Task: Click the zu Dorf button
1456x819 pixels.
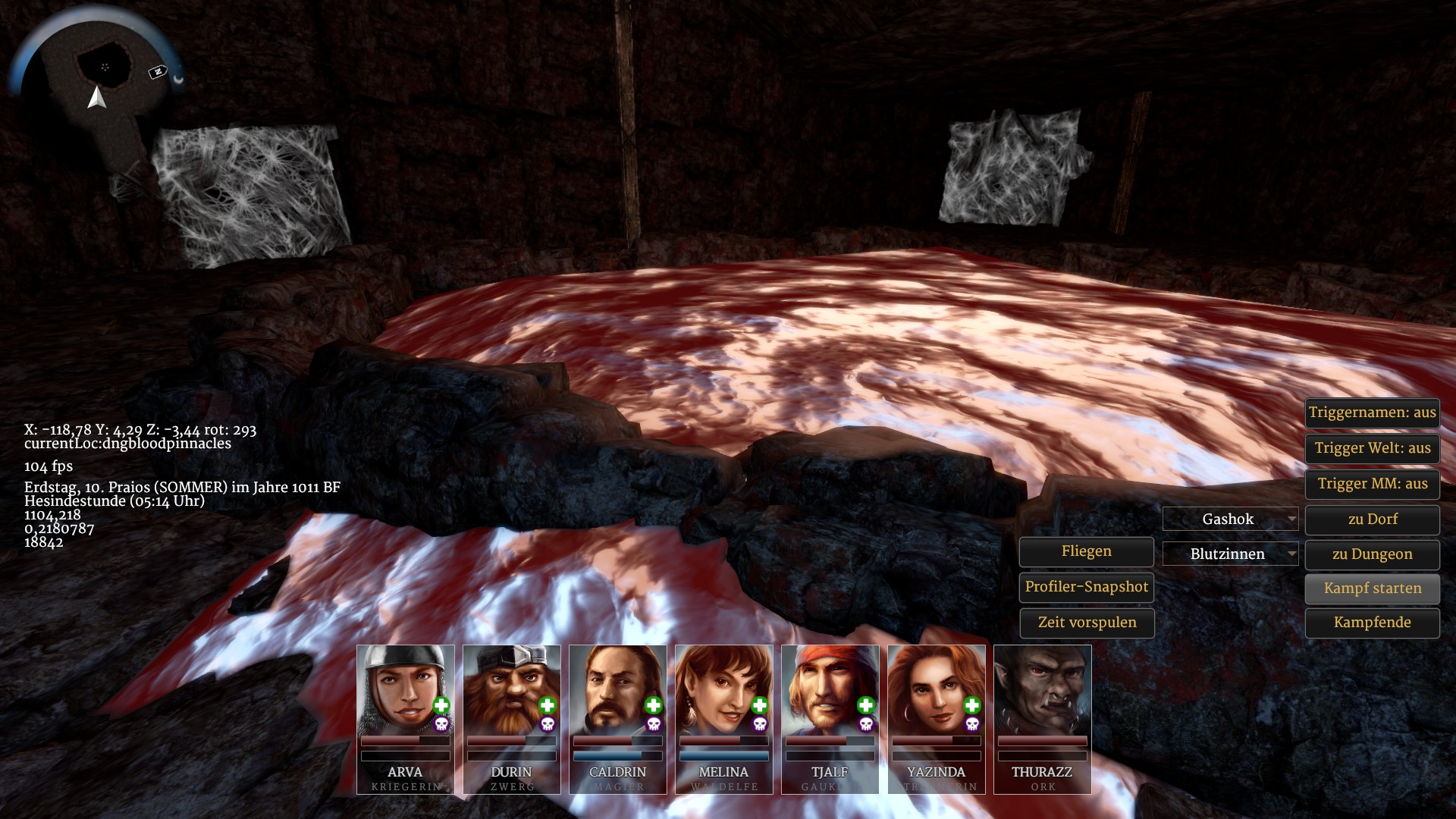Action: tap(1372, 519)
